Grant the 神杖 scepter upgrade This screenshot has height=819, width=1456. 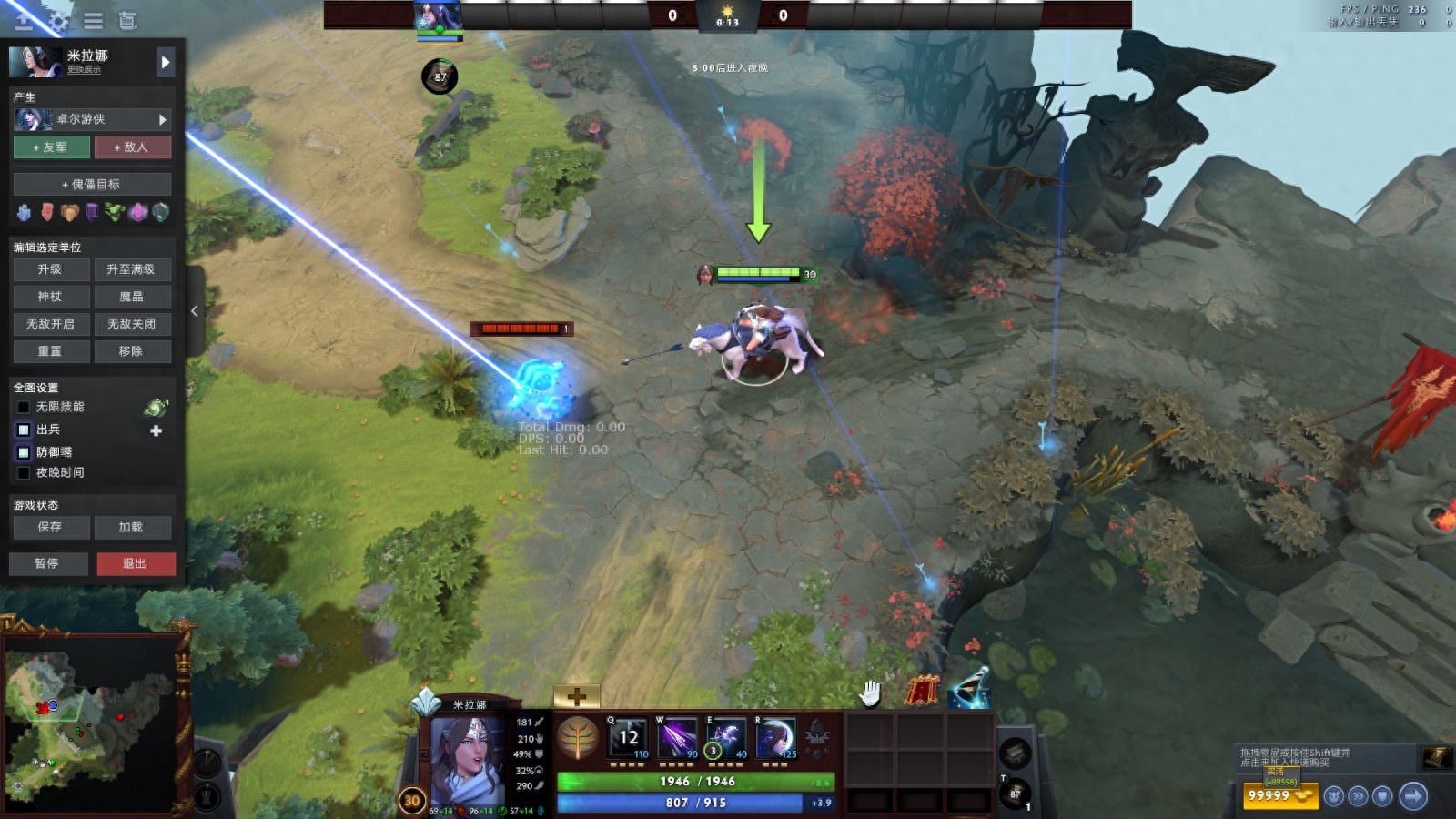pyautogui.click(x=51, y=297)
